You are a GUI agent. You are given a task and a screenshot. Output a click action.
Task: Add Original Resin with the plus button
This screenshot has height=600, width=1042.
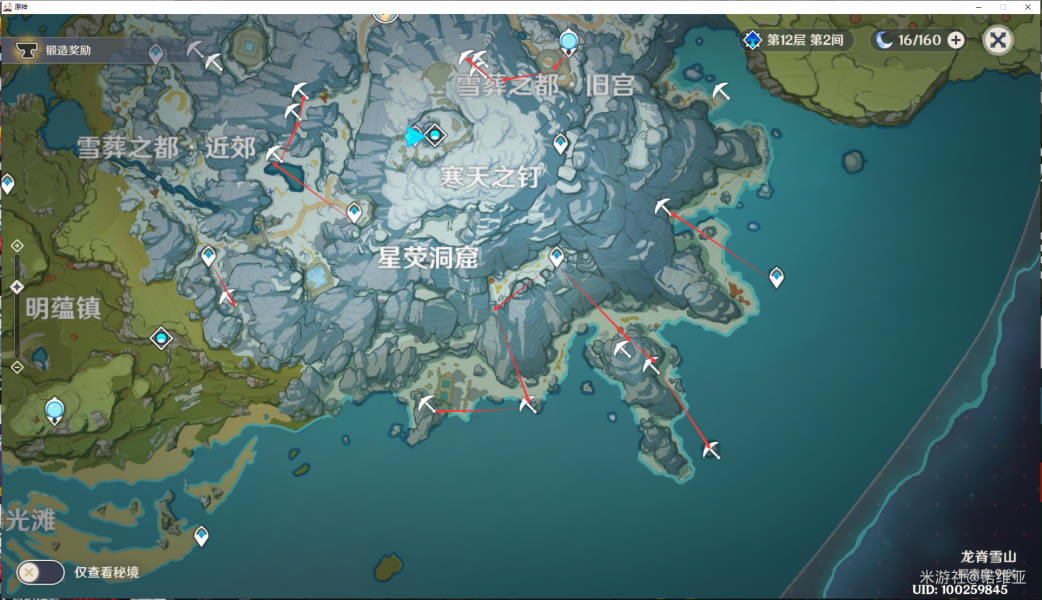coord(956,40)
